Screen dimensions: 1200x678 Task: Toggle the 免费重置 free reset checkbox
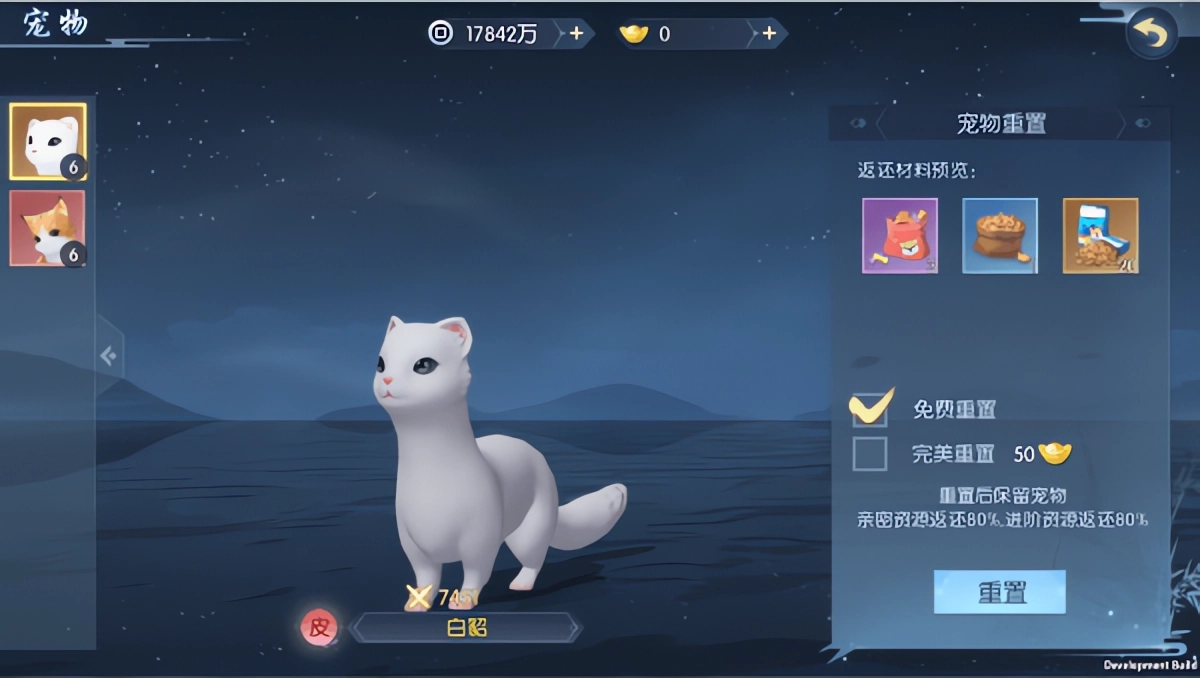pyautogui.click(x=870, y=409)
